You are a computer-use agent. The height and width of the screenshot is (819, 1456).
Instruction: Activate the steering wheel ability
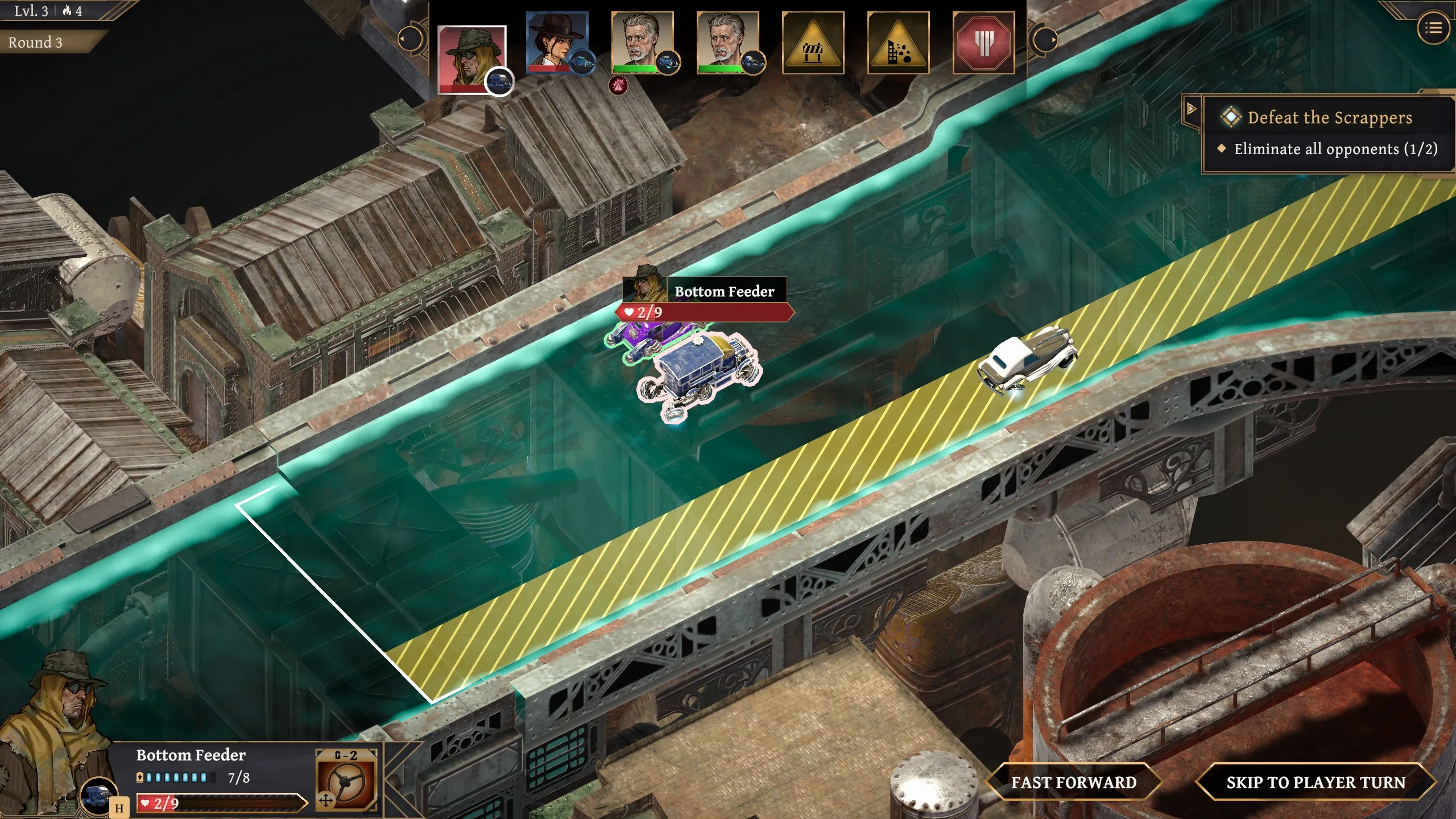(346, 780)
